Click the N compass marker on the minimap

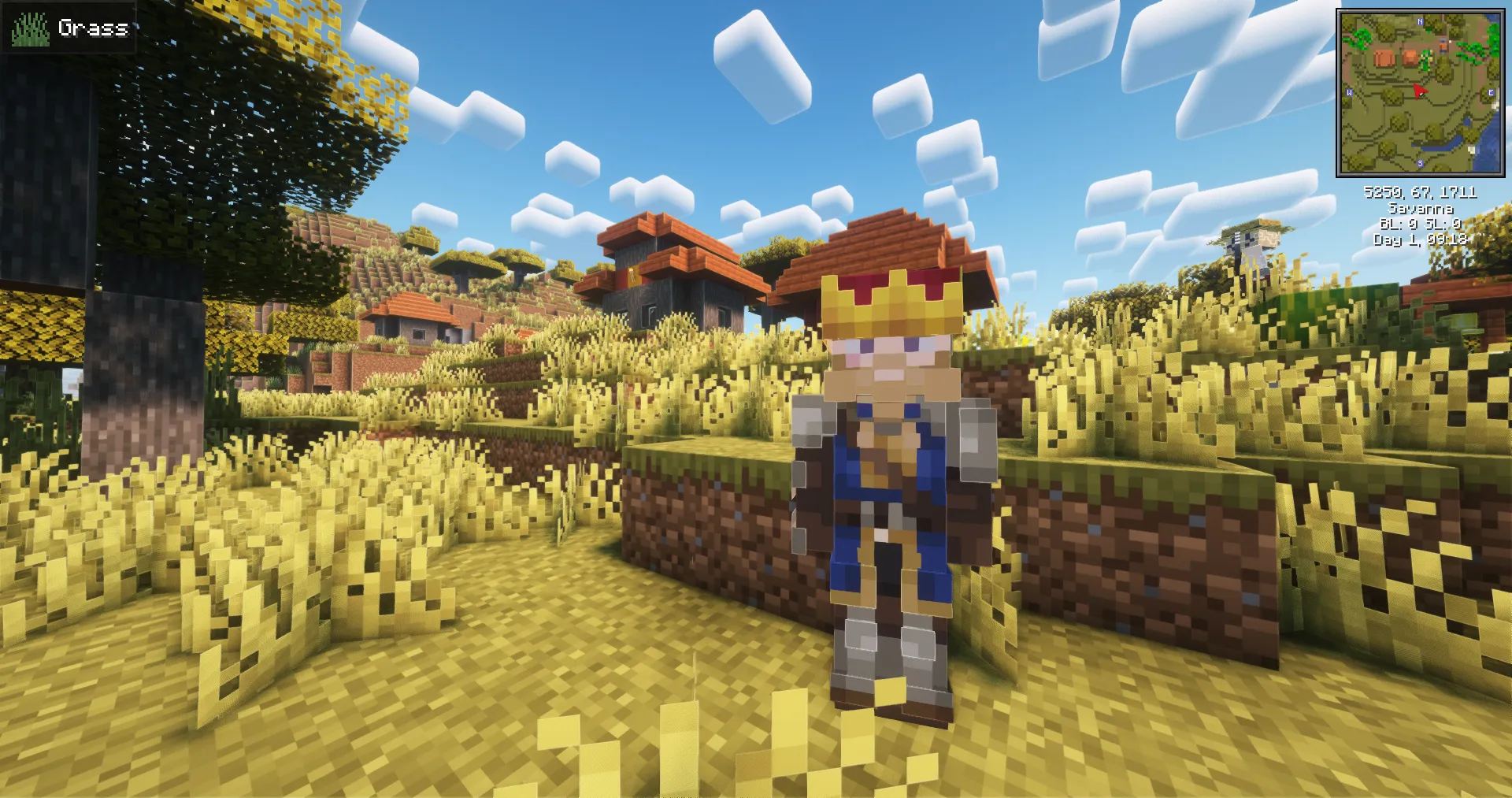pos(1419,22)
